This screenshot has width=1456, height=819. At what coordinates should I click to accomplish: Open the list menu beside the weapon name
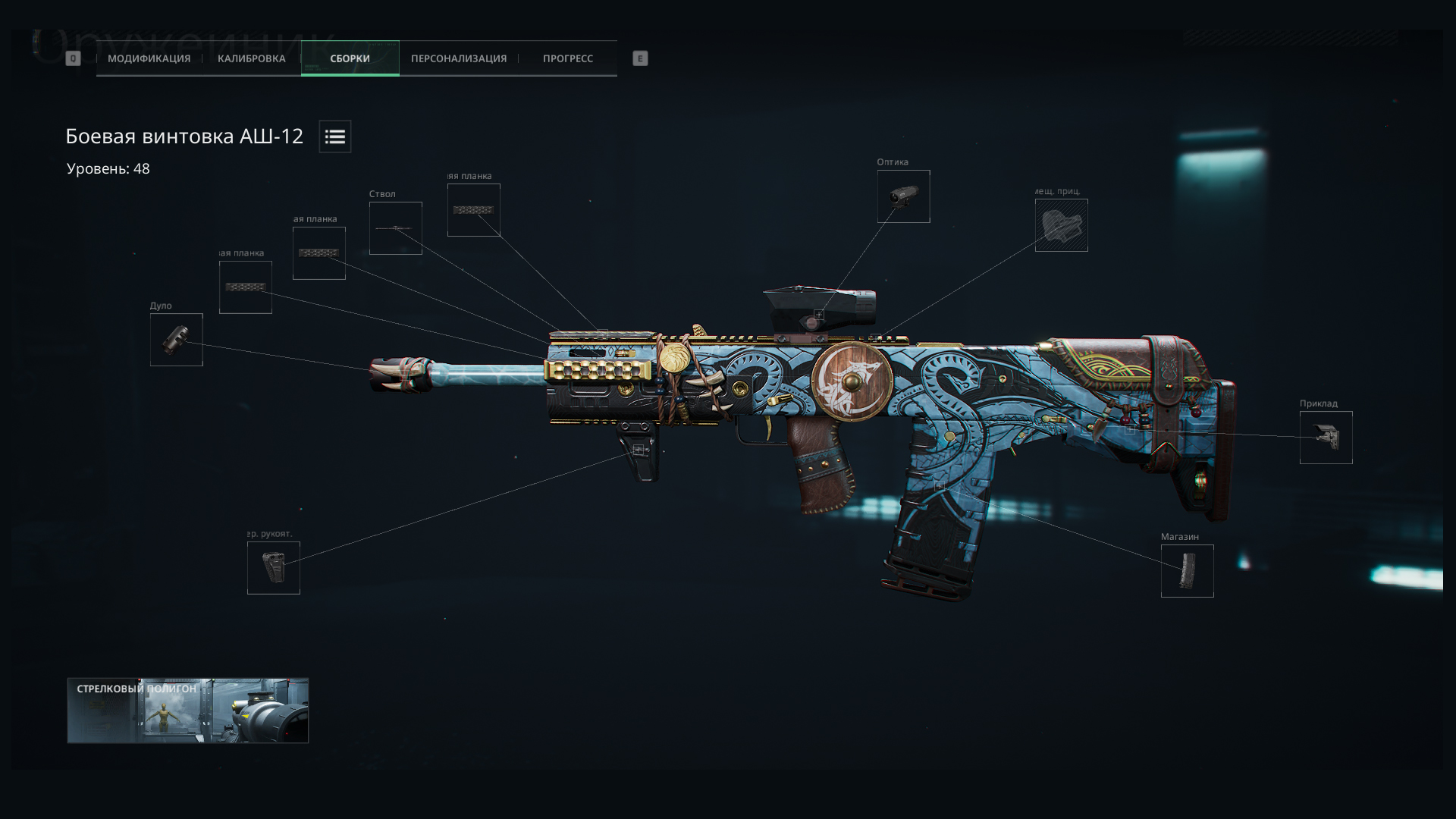pos(334,136)
